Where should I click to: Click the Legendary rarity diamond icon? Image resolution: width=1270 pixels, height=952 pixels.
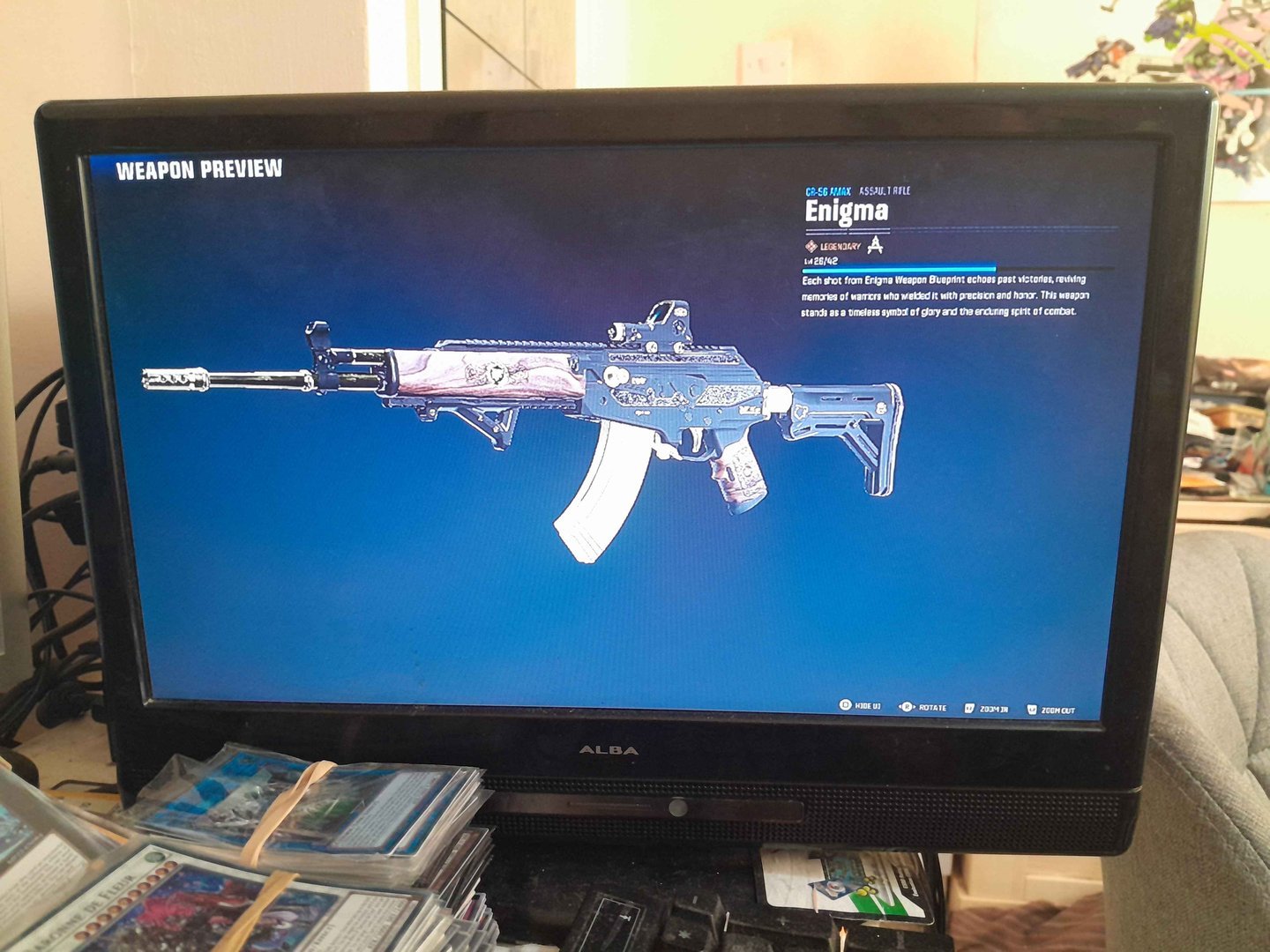pyautogui.click(x=812, y=248)
